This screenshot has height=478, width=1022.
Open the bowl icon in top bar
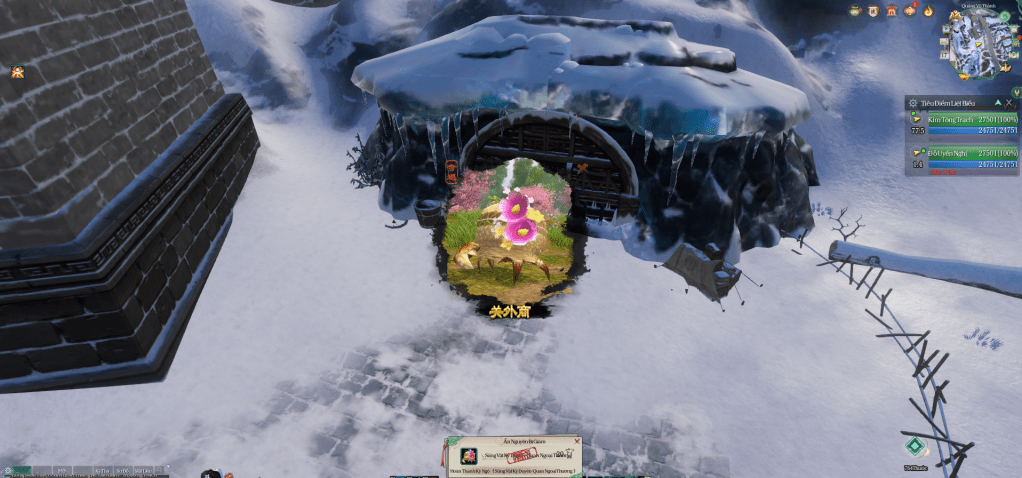855,11
